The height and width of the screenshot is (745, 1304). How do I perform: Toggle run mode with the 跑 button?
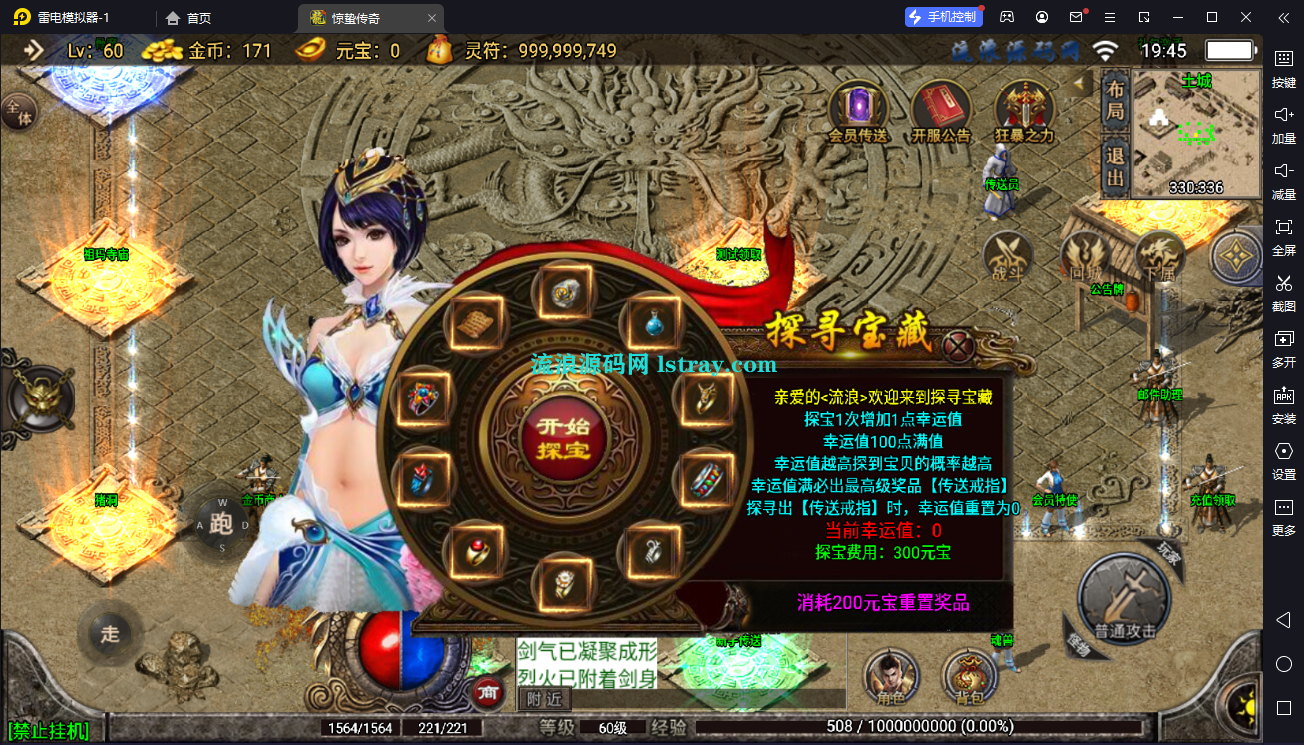tap(220, 522)
